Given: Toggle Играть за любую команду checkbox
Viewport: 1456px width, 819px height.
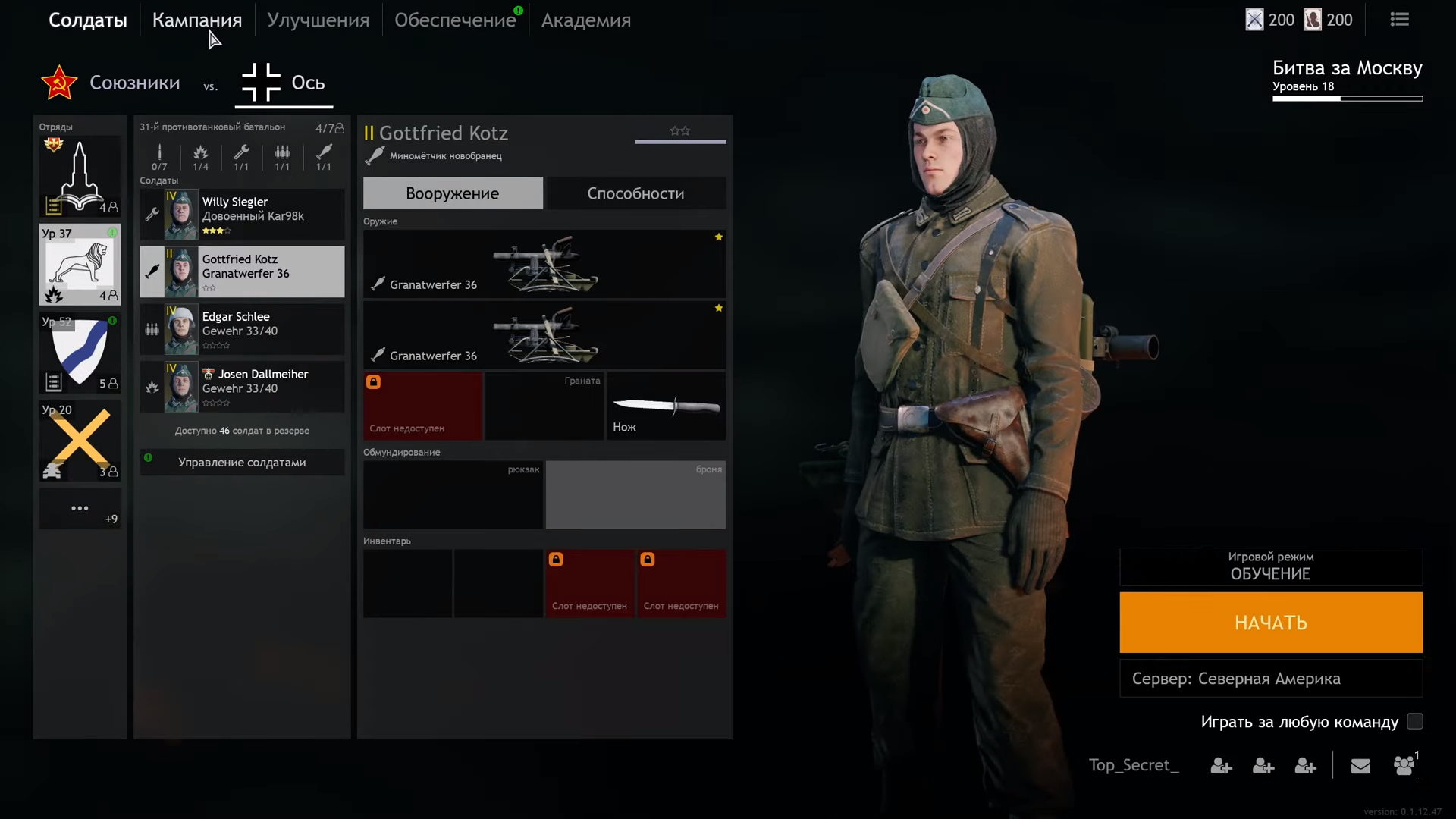Looking at the screenshot, I should click(x=1415, y=721).
